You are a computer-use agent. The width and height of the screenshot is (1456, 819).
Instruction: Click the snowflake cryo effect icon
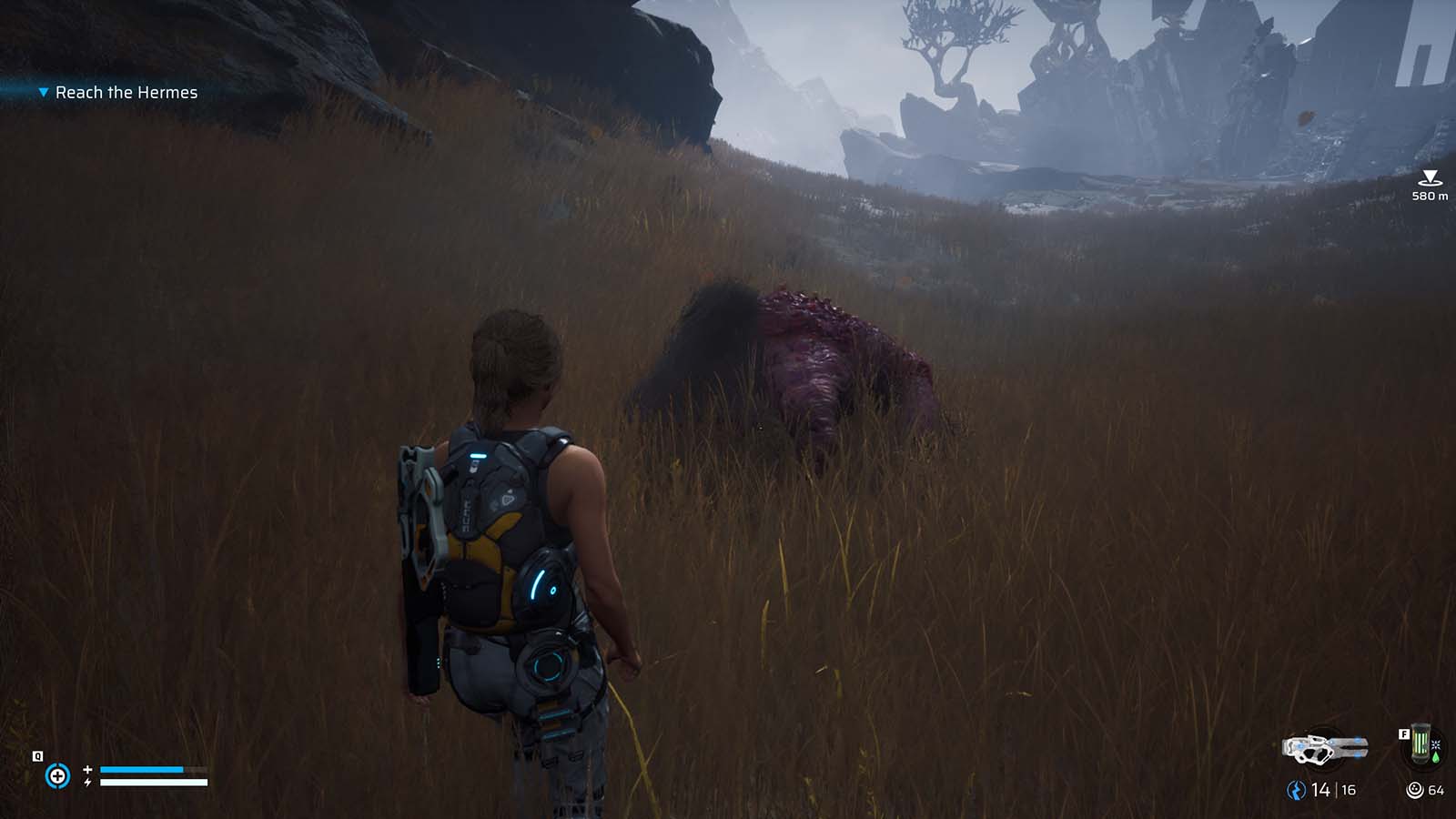[x=1436, y=745]
